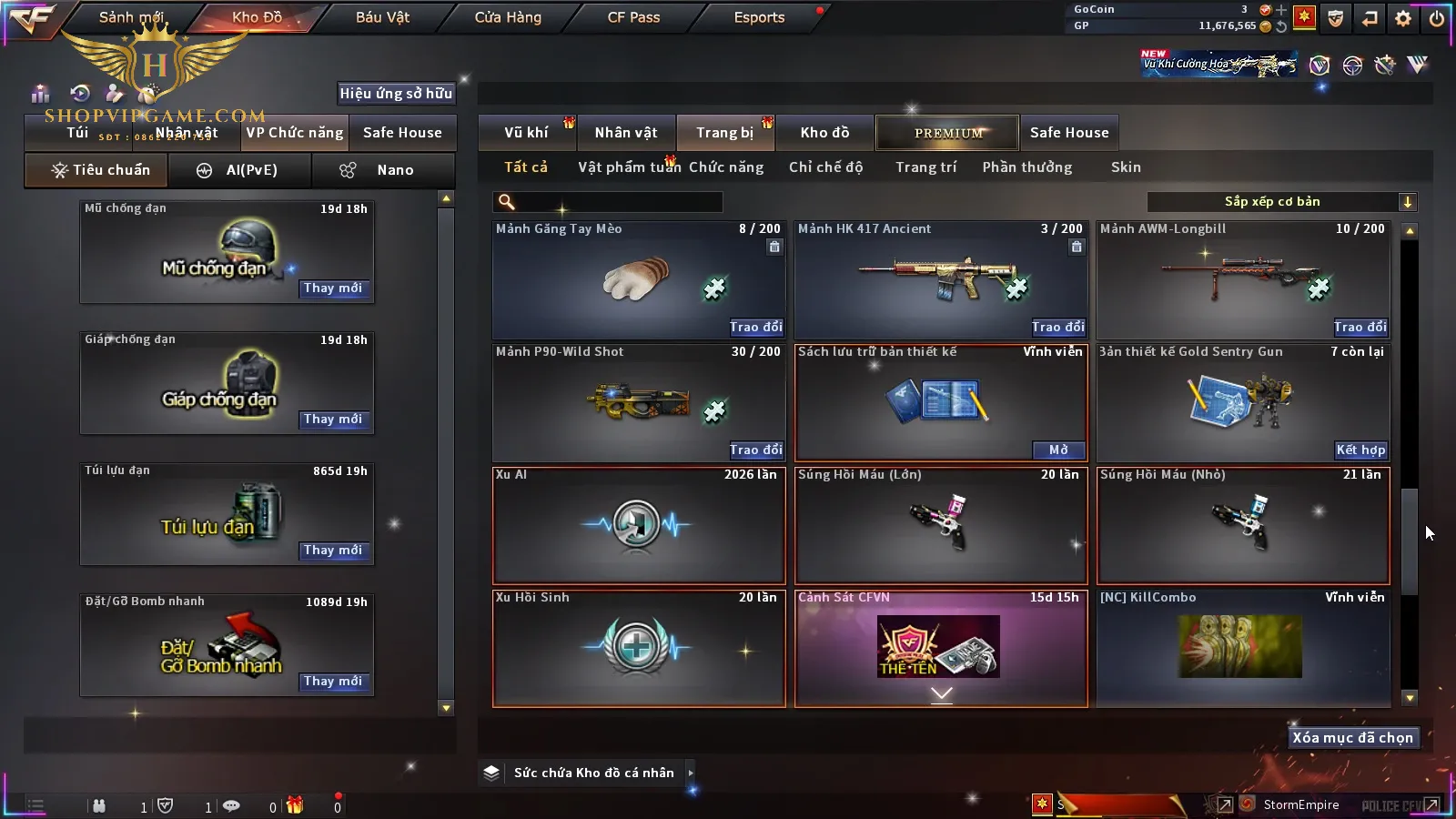Open the Esports menu
Image resolution: width=1456 pixels, height=819 pixels.
click(759, 17)
